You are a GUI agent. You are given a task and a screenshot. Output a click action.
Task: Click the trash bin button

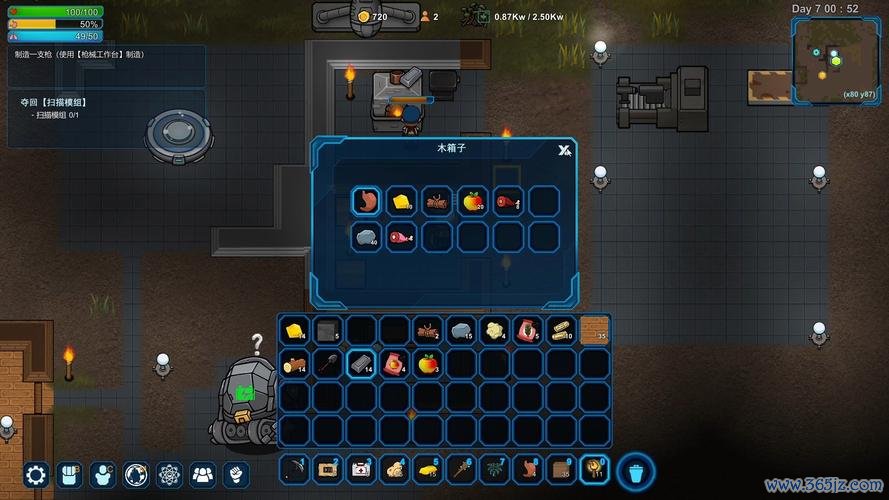click(x=635, y=469)
